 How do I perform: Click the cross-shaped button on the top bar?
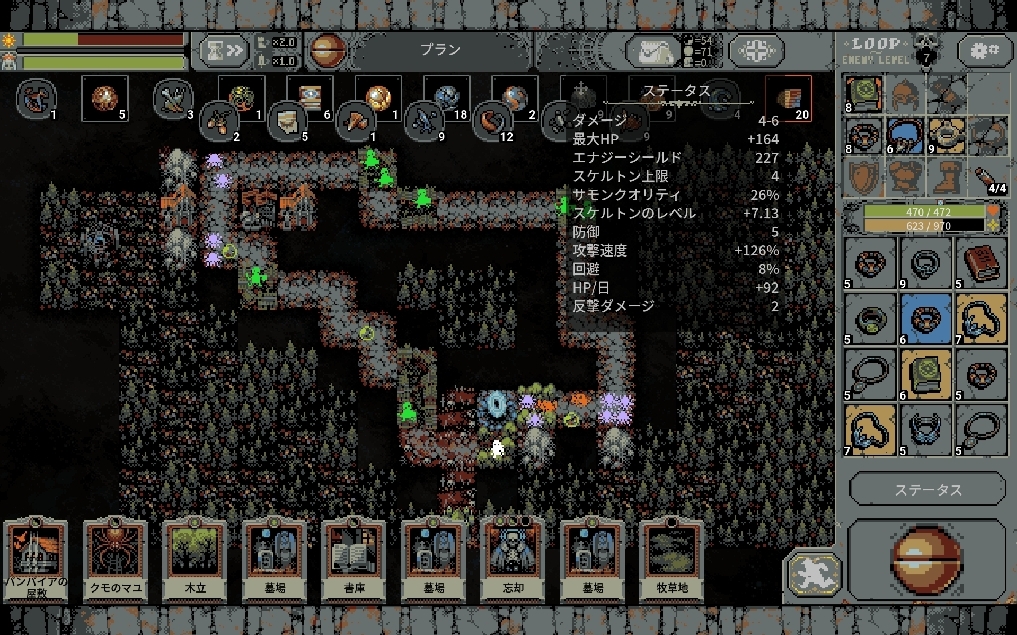(755, 51)
